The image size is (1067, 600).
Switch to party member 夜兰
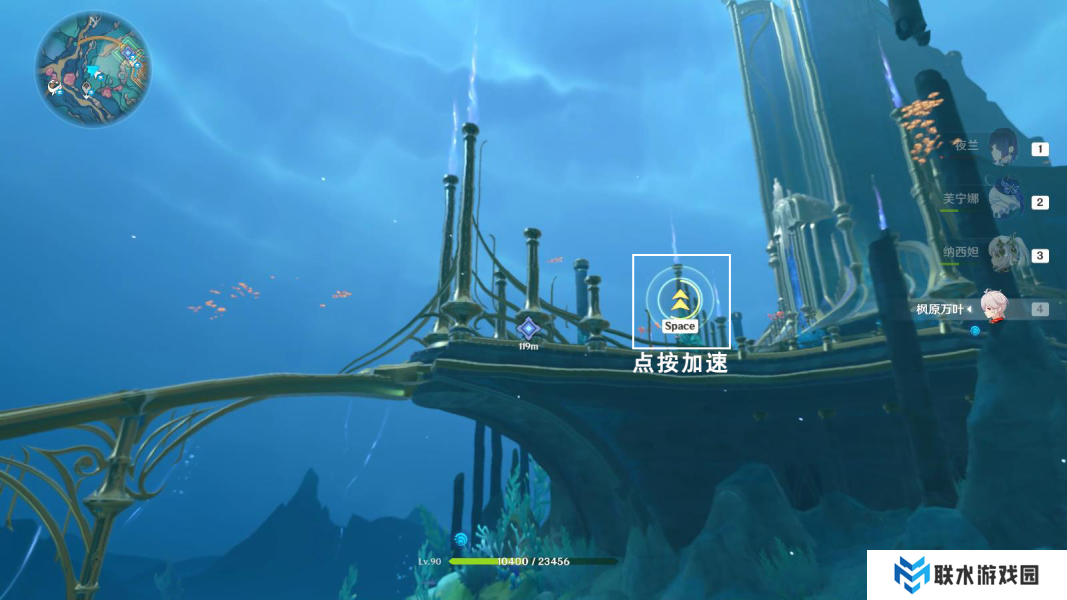1003,148
